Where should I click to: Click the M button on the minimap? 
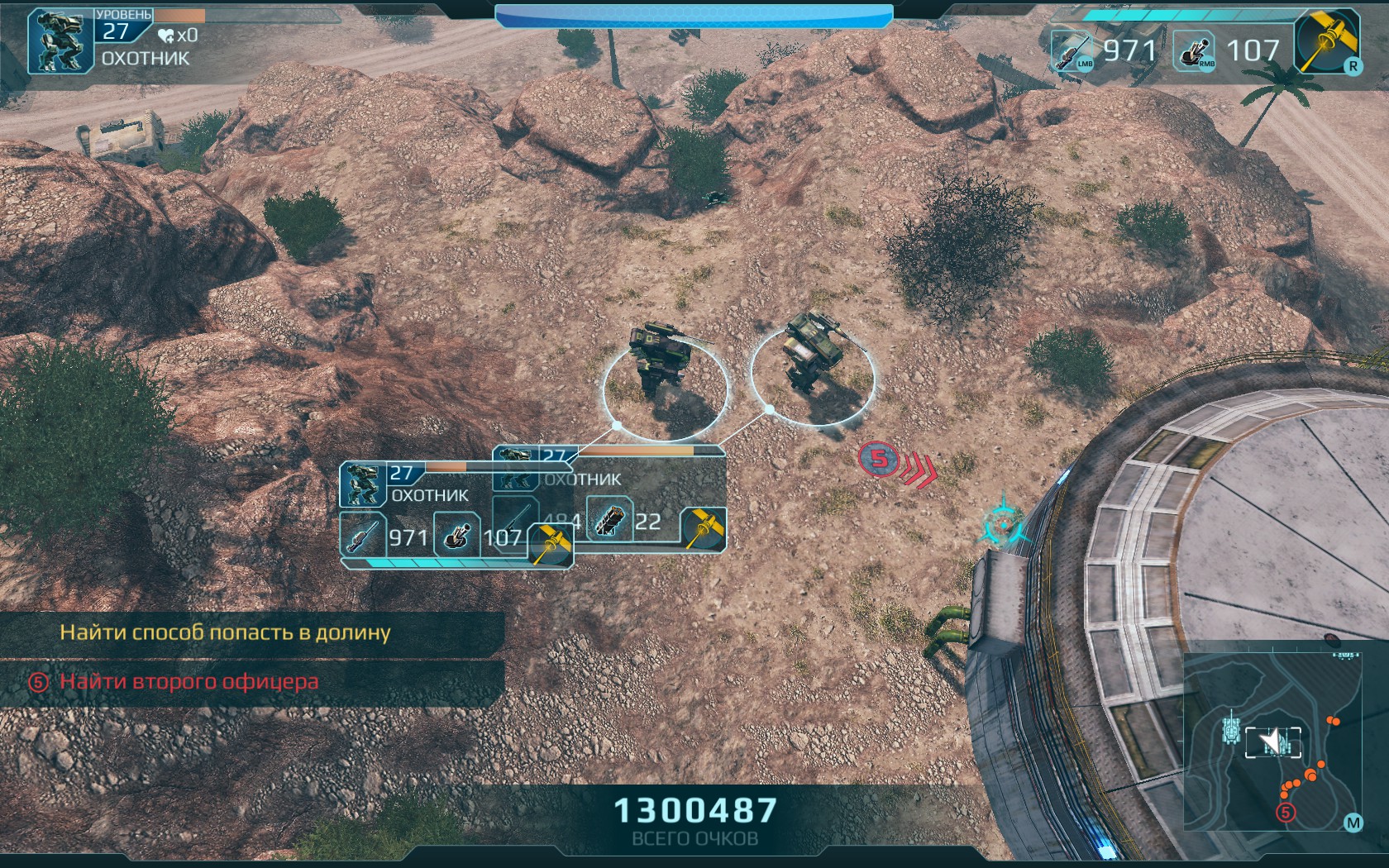pyautogui.click(x=1353, y=823)
